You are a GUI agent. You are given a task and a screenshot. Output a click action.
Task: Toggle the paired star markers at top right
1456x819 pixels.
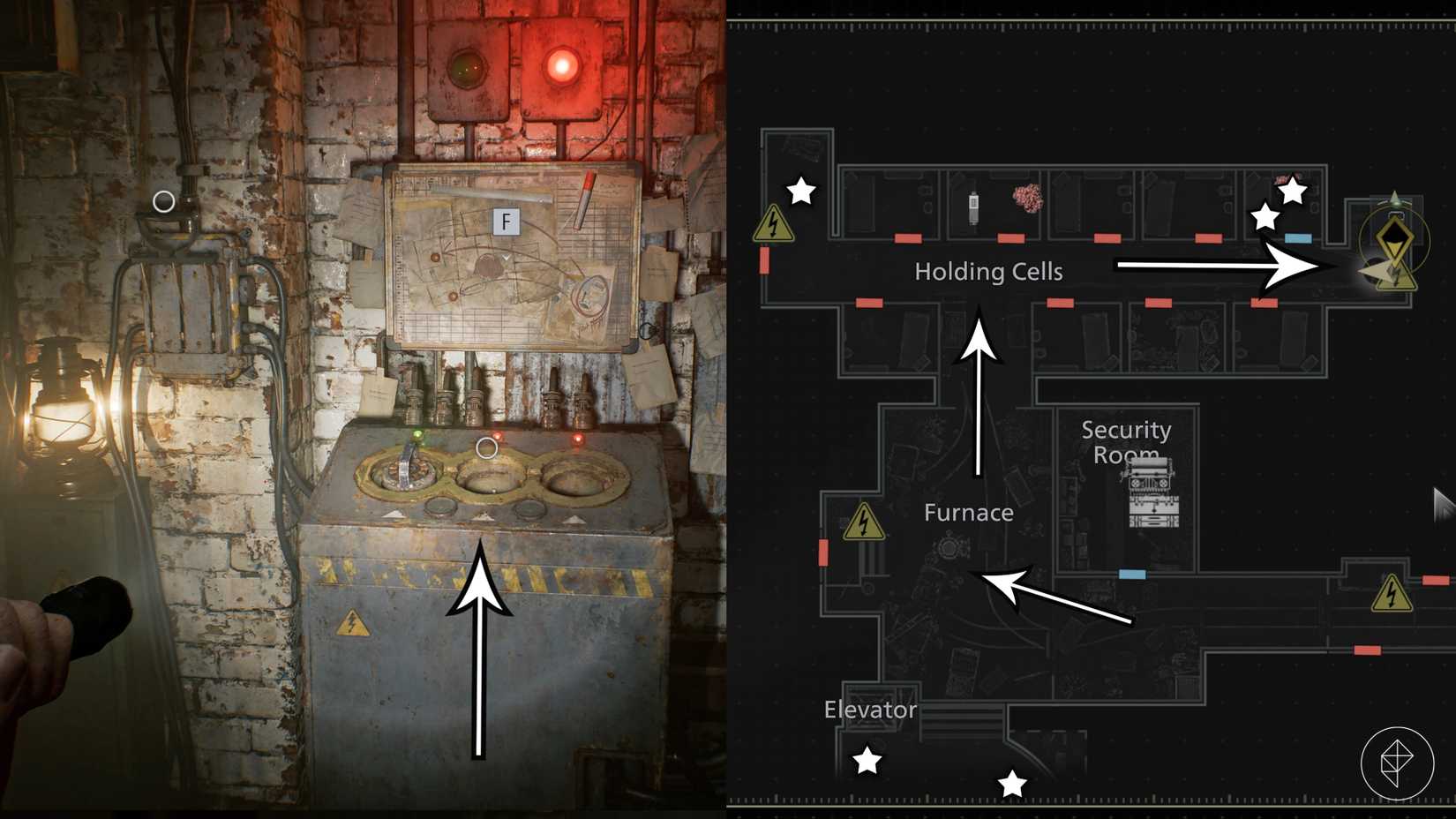pos(1280,203)
